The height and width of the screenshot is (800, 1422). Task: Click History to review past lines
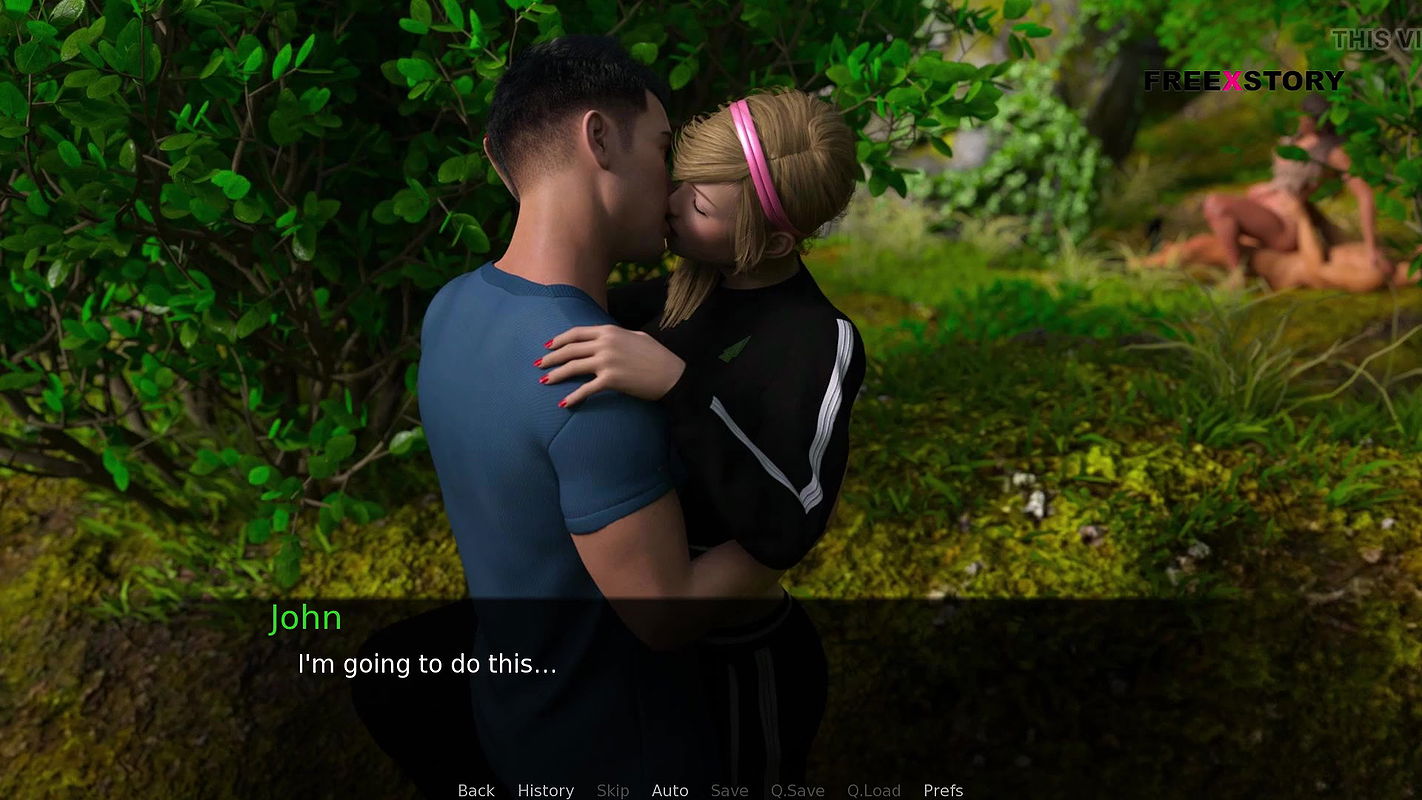pyautogui.click(x=545, y=790)
